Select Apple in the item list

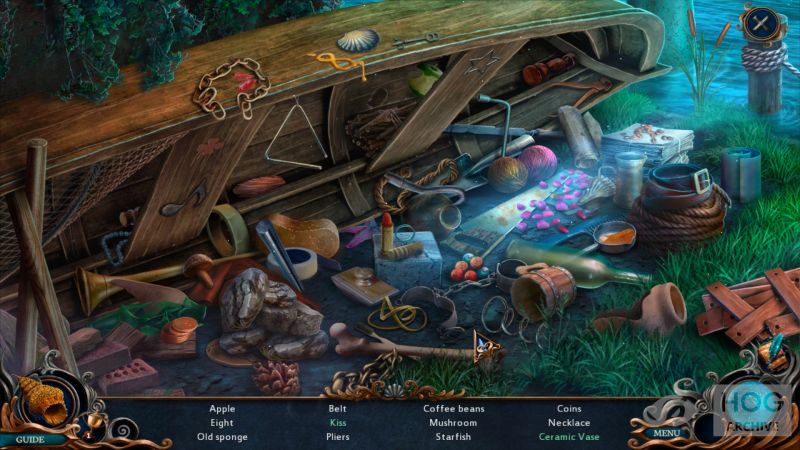[x=222, y=408]
